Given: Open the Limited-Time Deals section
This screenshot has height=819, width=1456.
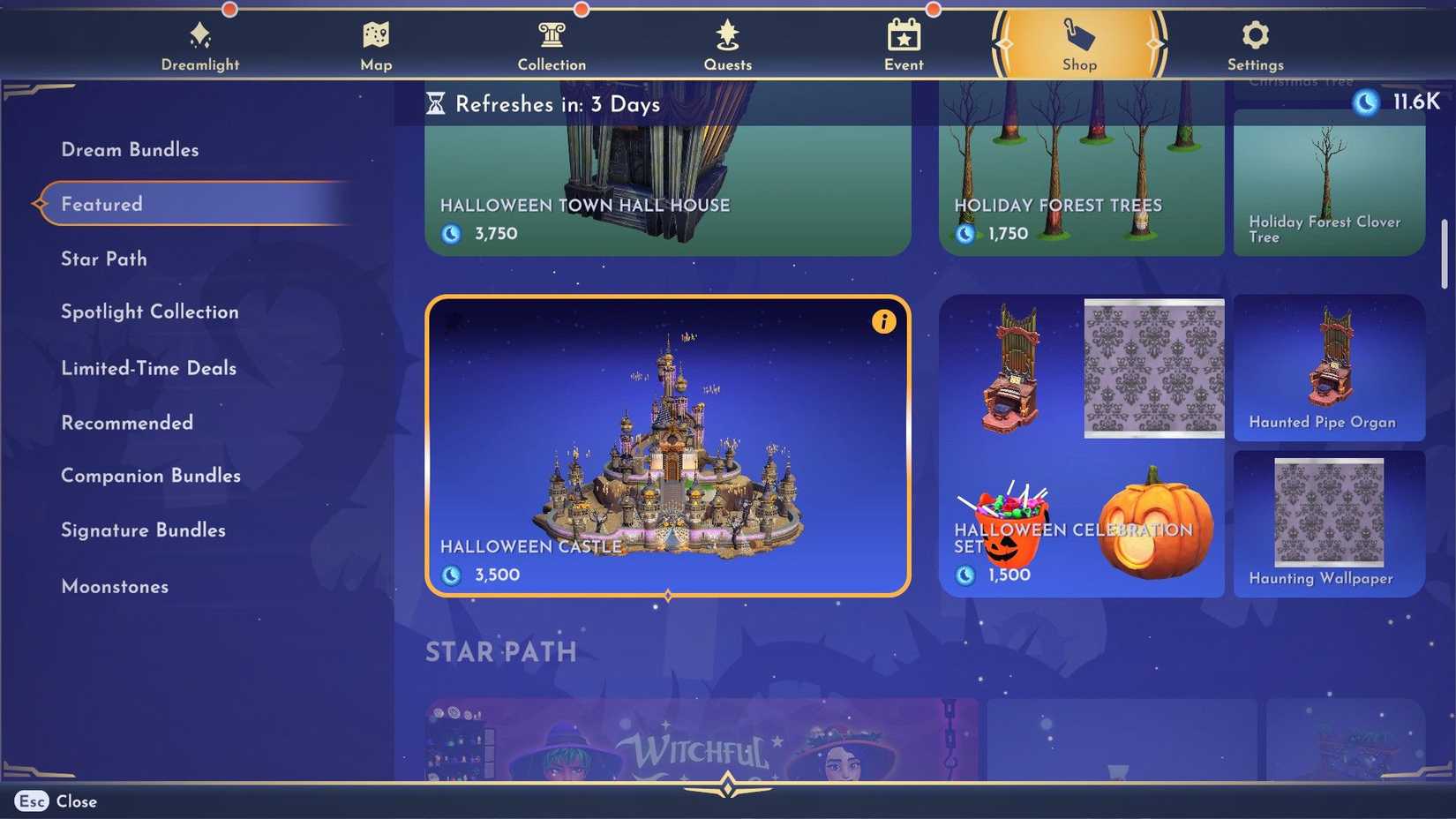Looking at the screenshot, I should (x=148, y=368).
